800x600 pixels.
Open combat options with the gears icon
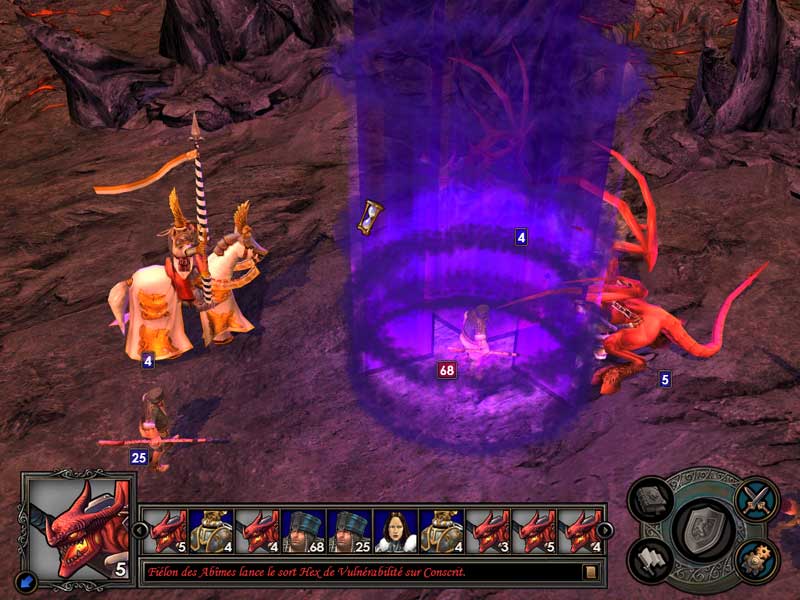click(757, 560)
